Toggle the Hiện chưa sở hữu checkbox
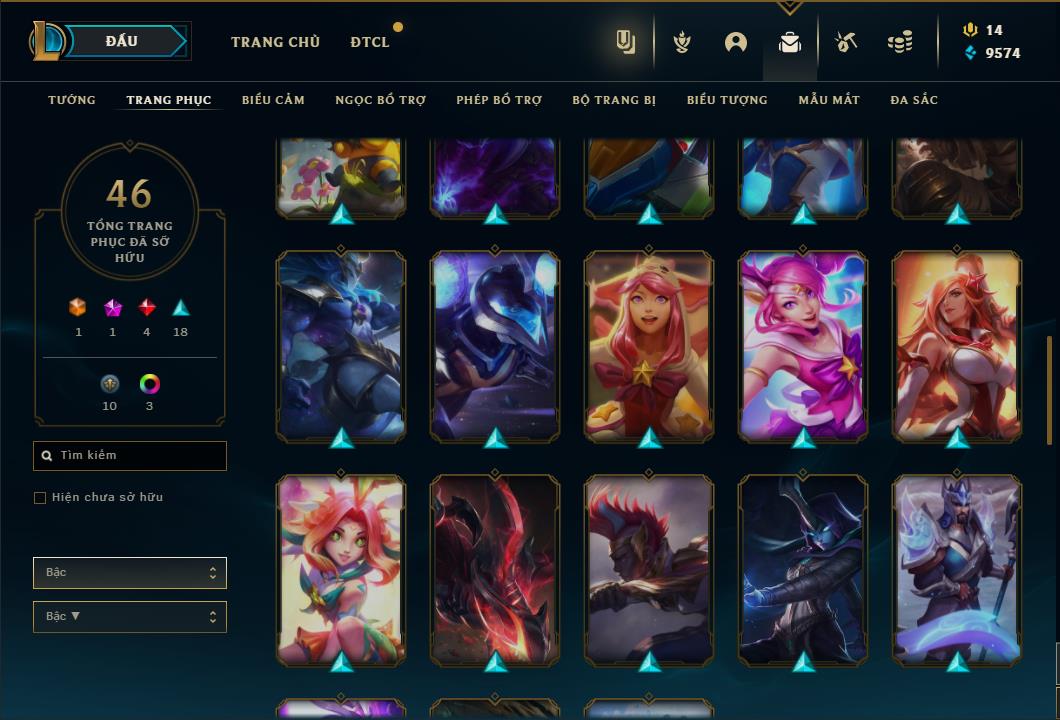This screenshot has width=1060, height=720. (40, 498)
